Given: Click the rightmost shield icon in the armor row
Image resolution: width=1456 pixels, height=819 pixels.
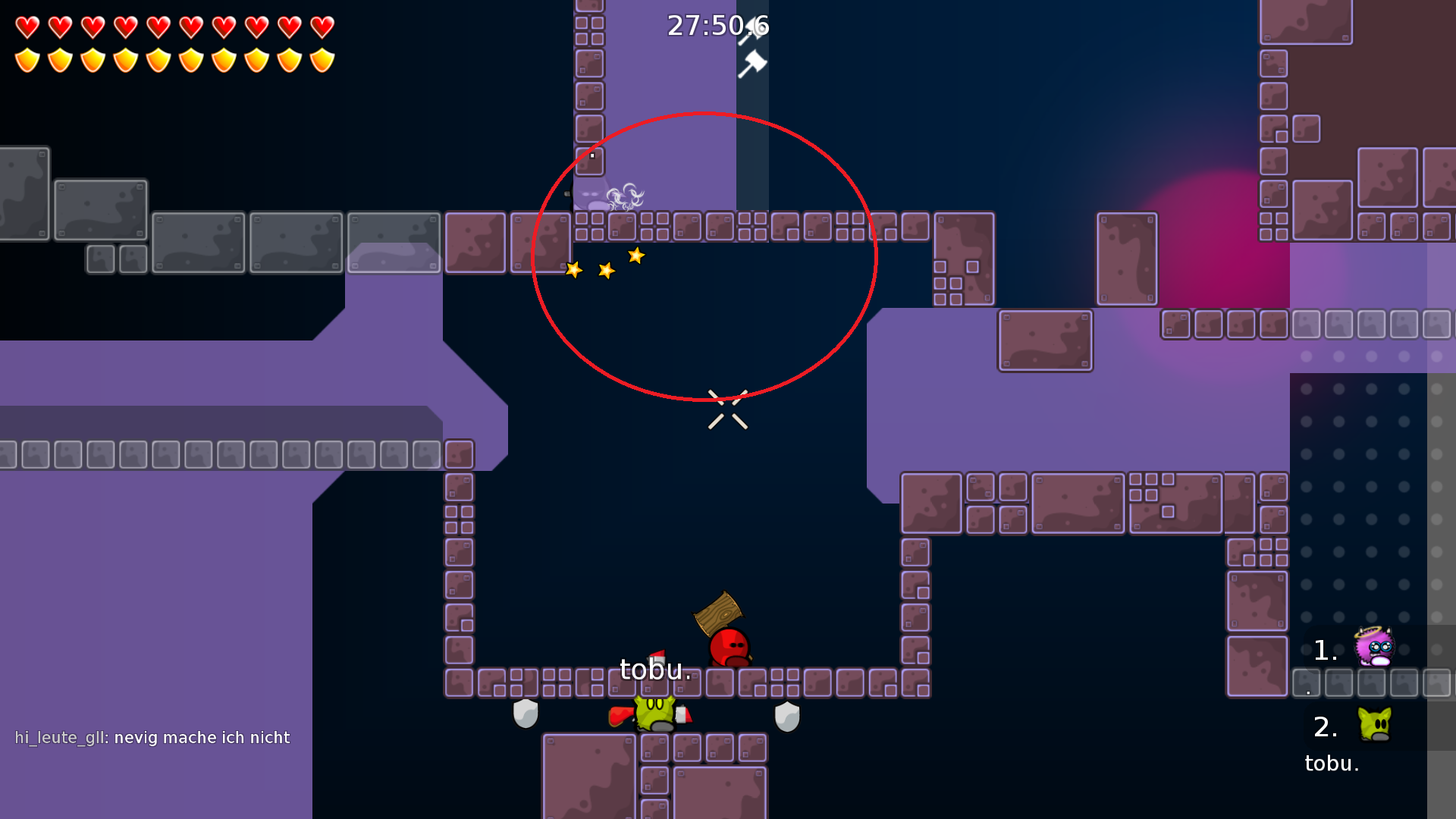Looking at the screenshot, I should [x=322, y=59].
